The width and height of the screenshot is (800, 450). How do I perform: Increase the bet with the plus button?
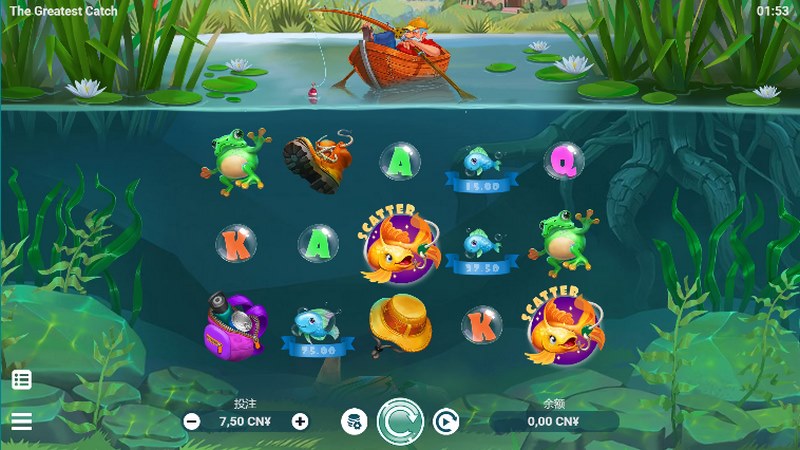pyautogui.click(x=300, y=422)
